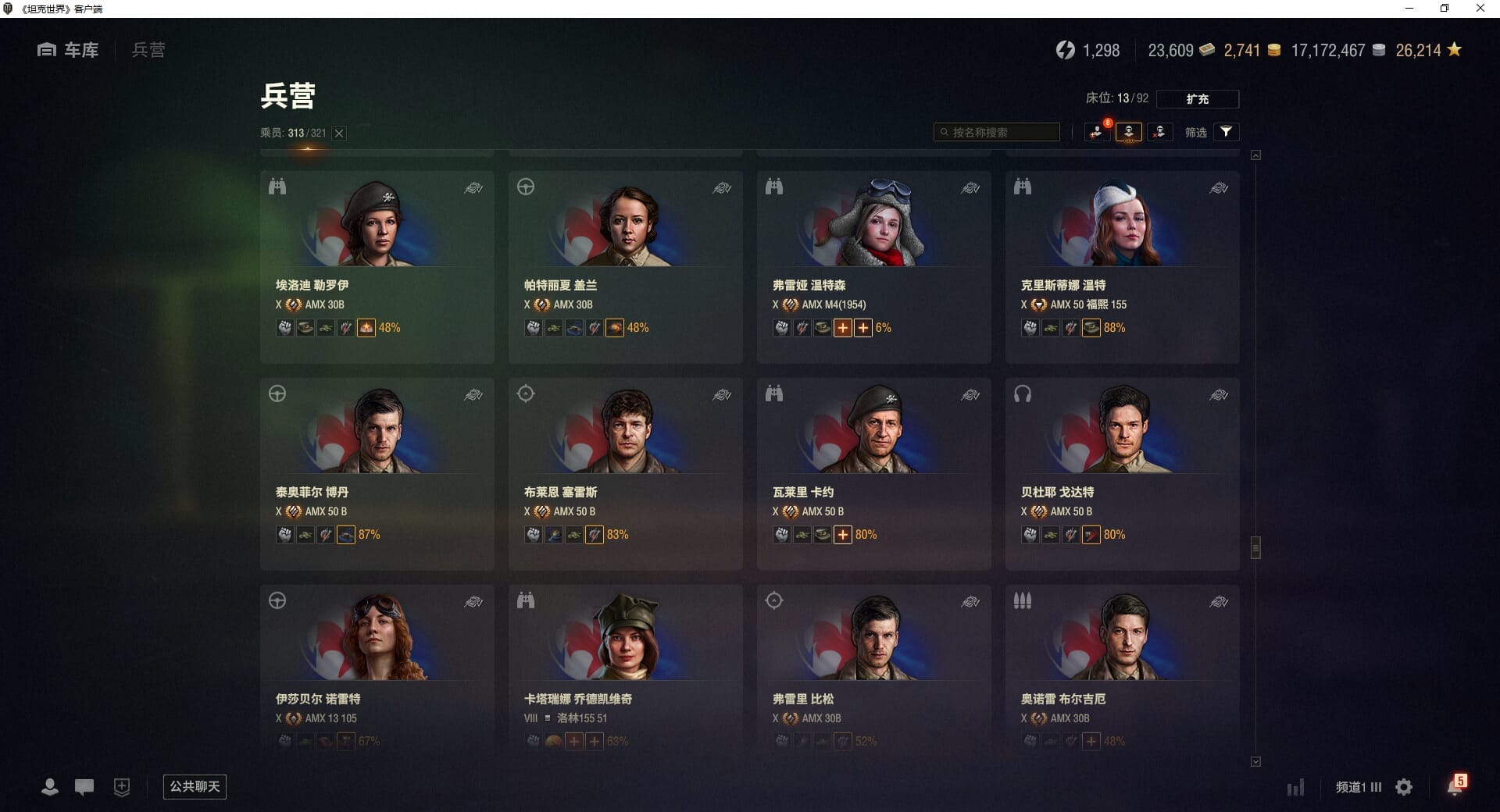
Task: Select crew card 帕特丽夏 盖兰
Action: [x=625, y=266]
